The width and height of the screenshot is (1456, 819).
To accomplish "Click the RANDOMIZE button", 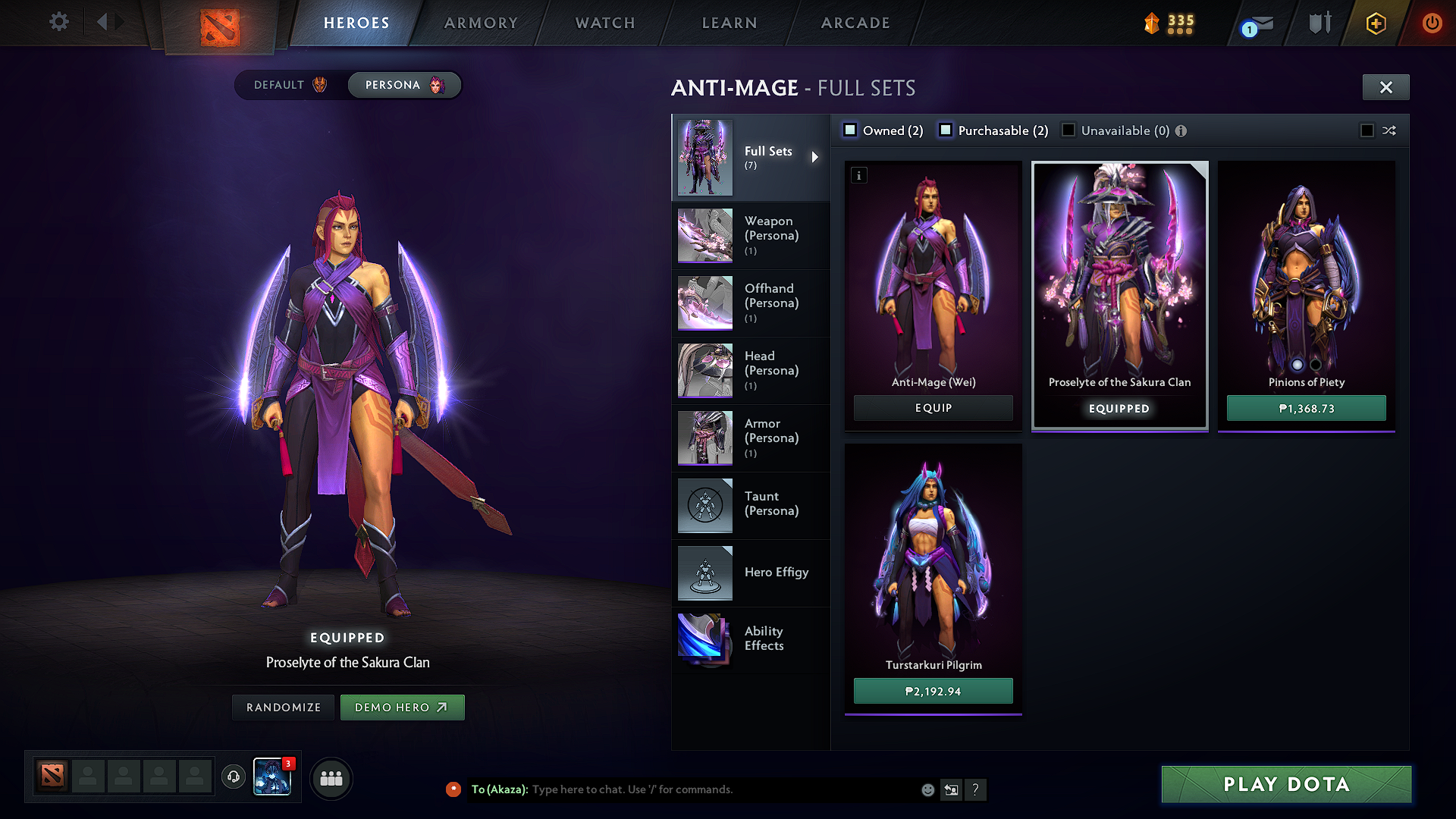I will click(282, 707).
